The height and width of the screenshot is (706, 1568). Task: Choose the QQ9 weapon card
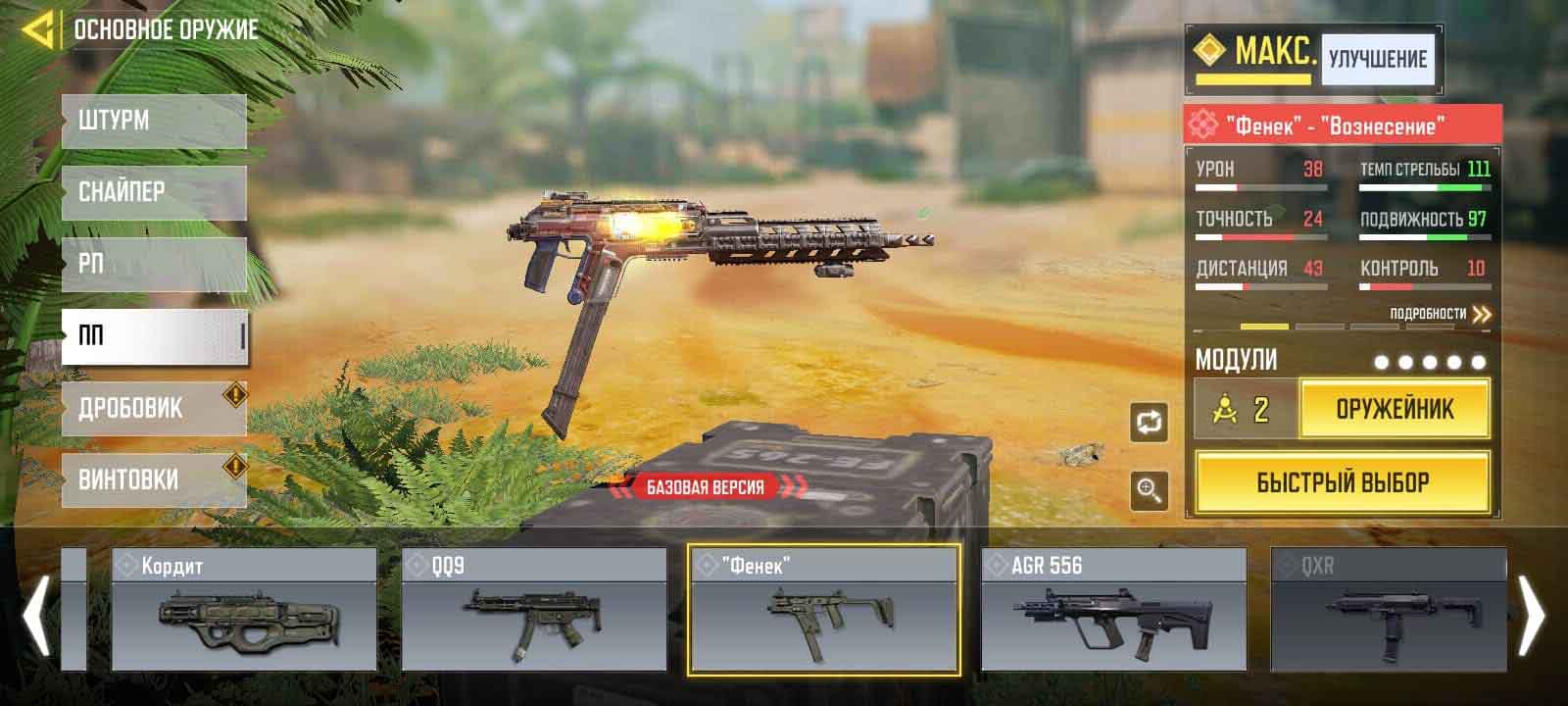[534, 609]
